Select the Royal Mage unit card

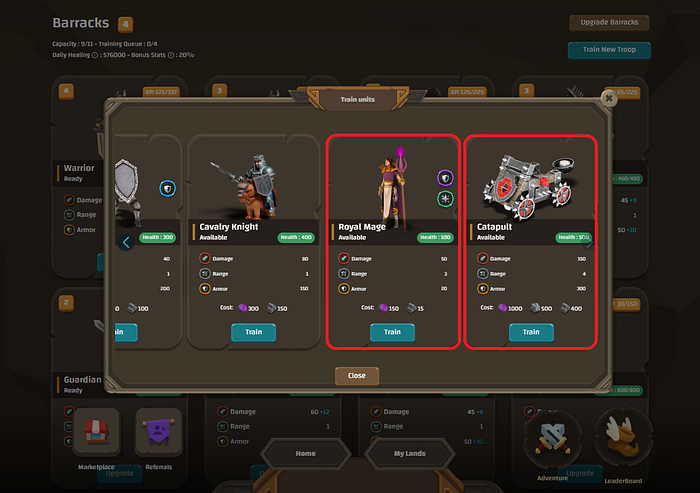392,200
